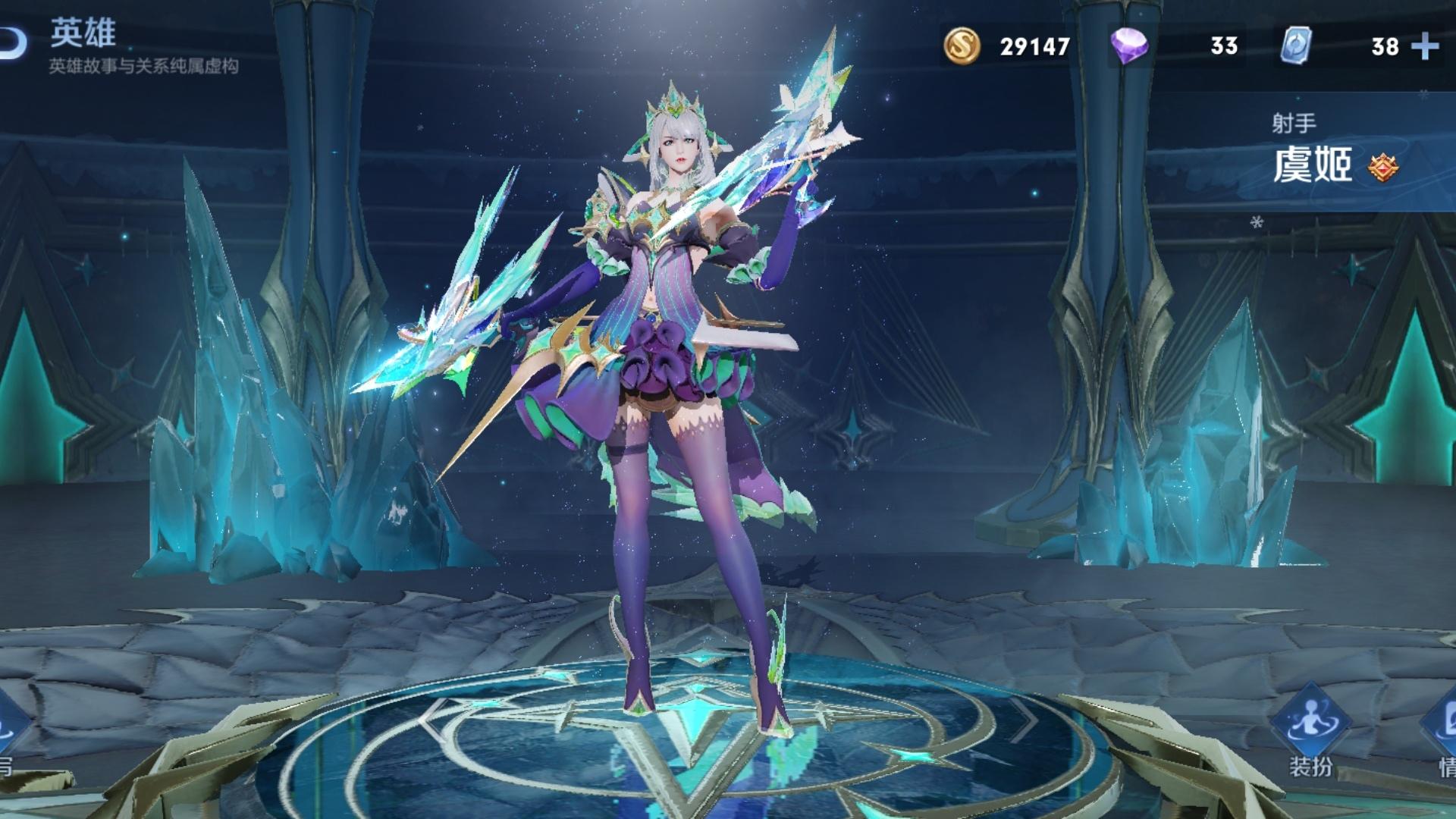The width and height of the screenshot is (1456, 819).
Task: Tap the blue card ticket icon
Action: (1296, 45)
